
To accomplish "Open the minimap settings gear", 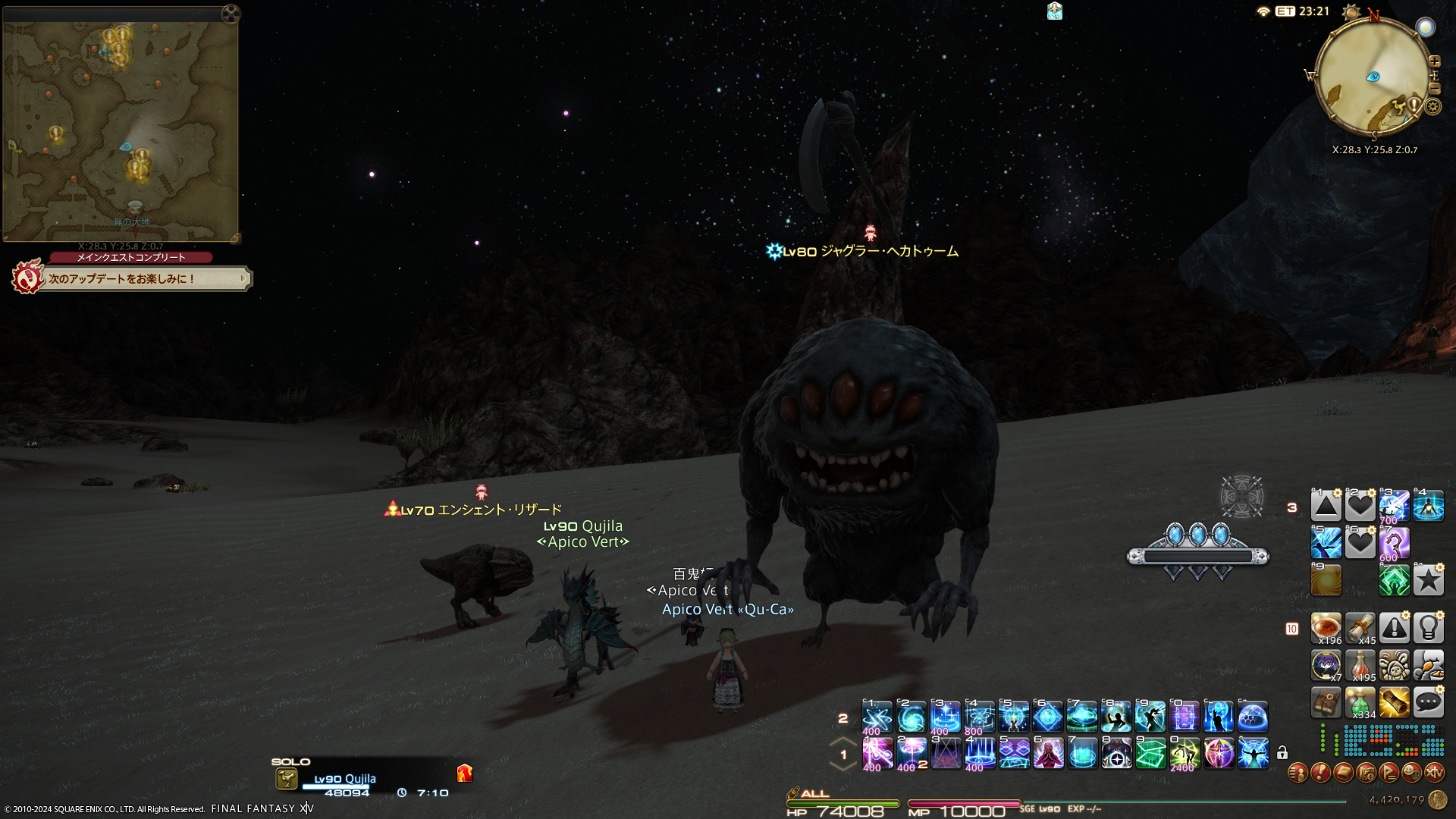I will [x=1432, y=107].
